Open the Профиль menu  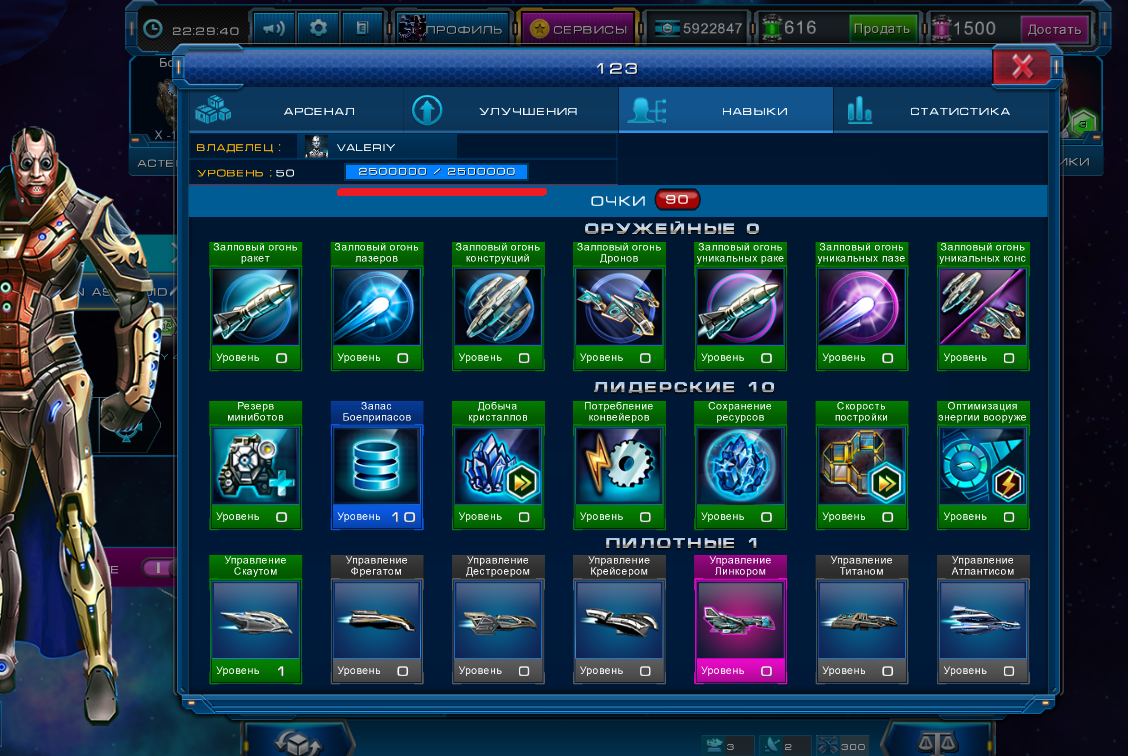451,29
